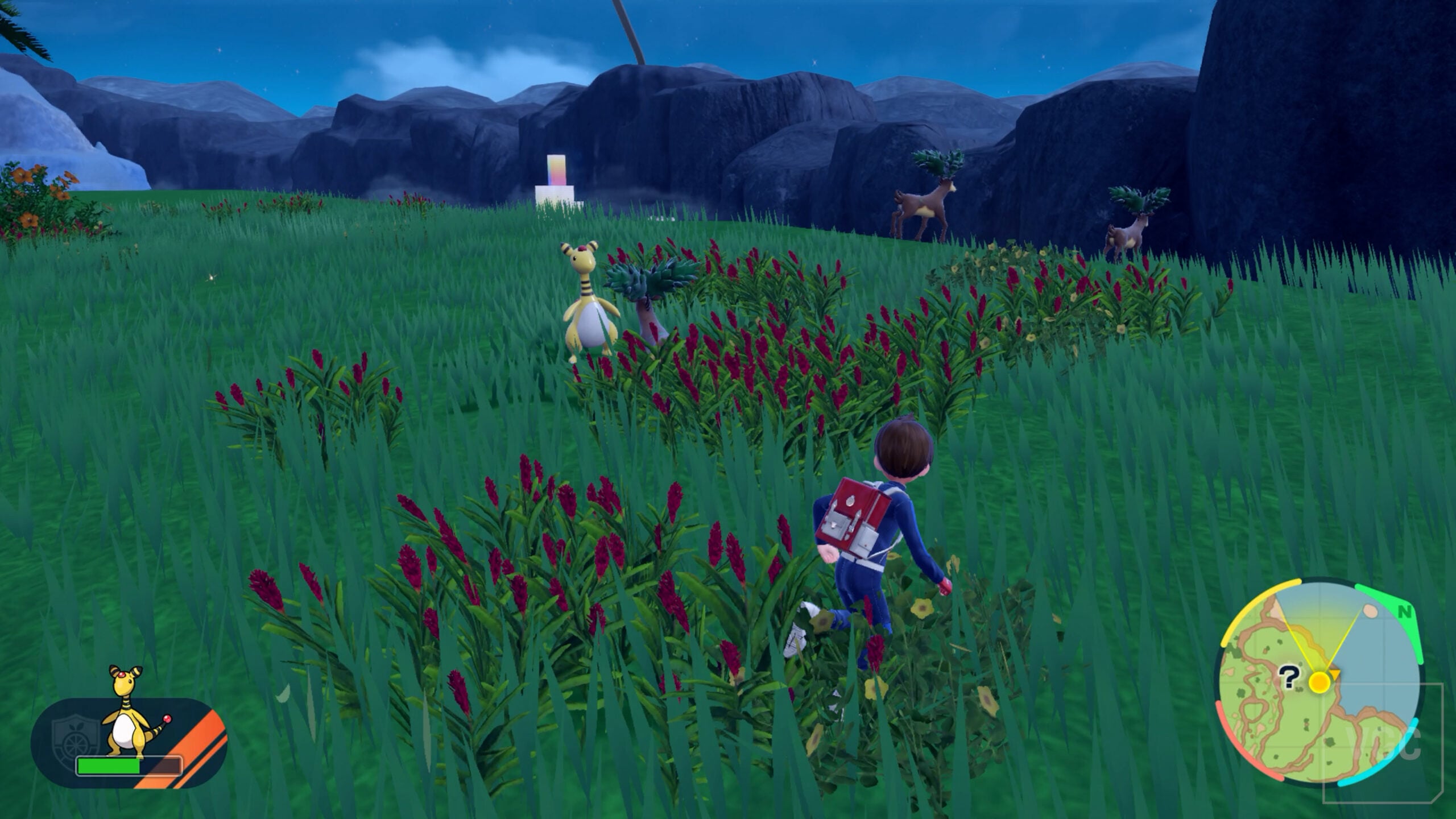The image size is (1456, 819).
Task: Click the VGC watermark on the minimap
Action: [1383, 743]
